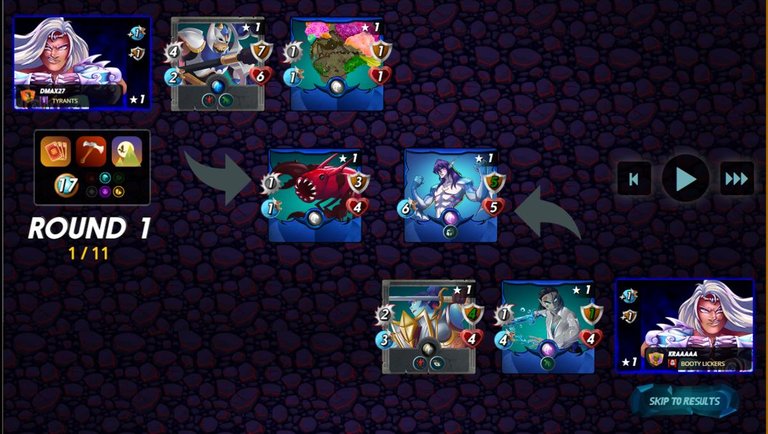Skip to Results
The height and width of the screenshot is (434, 768).
click(x=685, y=401)
